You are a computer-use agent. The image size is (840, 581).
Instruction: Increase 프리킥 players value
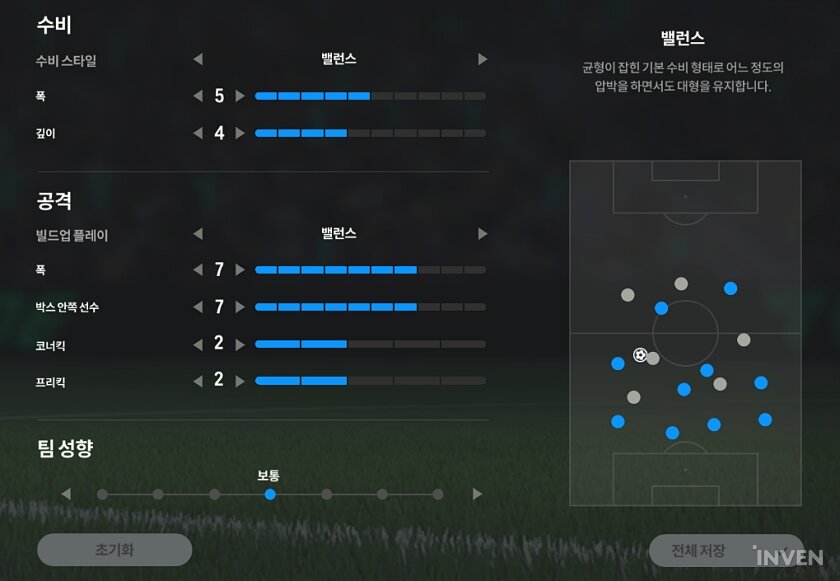point(240,381)
